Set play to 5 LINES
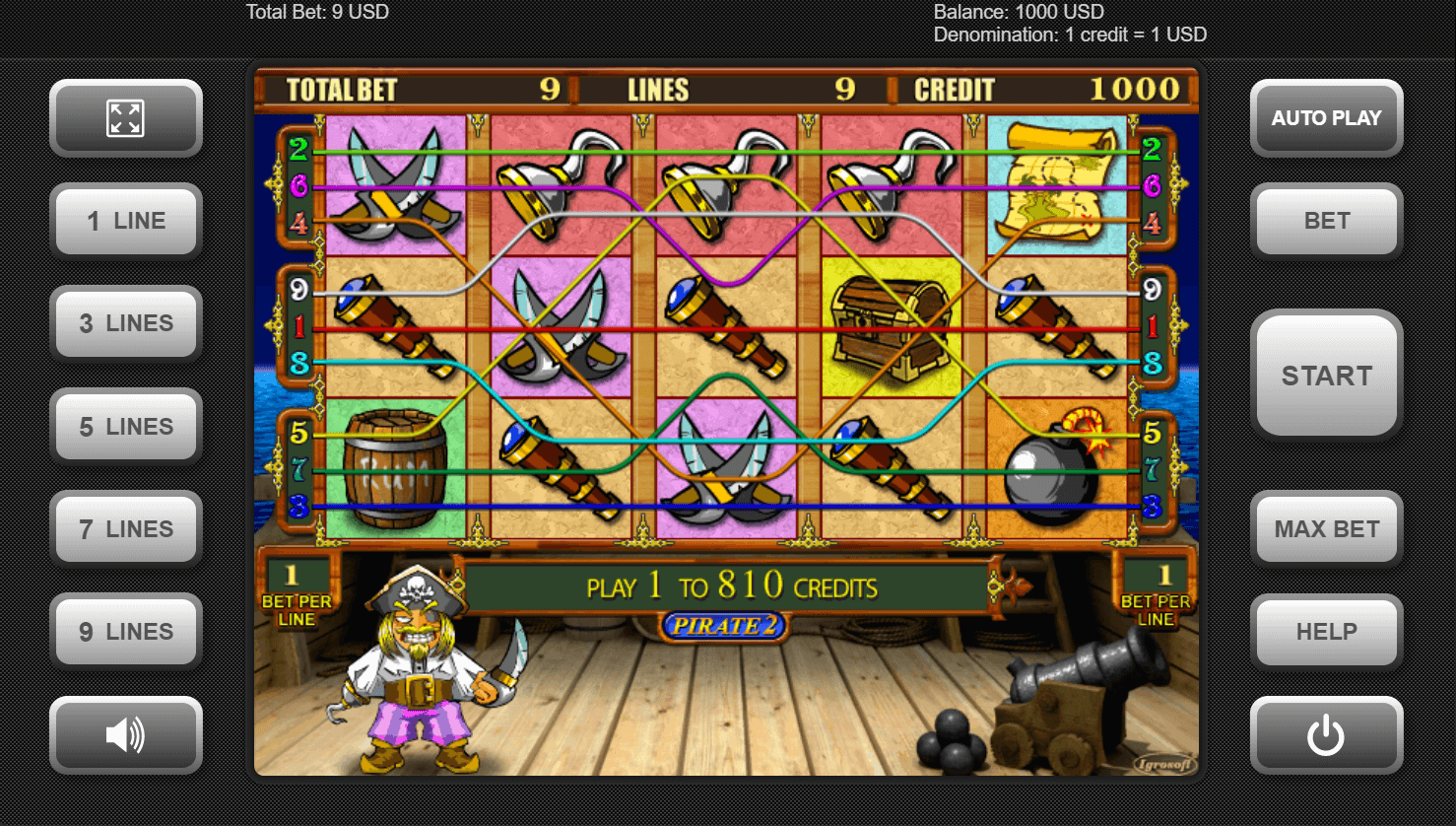1456x826 pixels. 126,427
